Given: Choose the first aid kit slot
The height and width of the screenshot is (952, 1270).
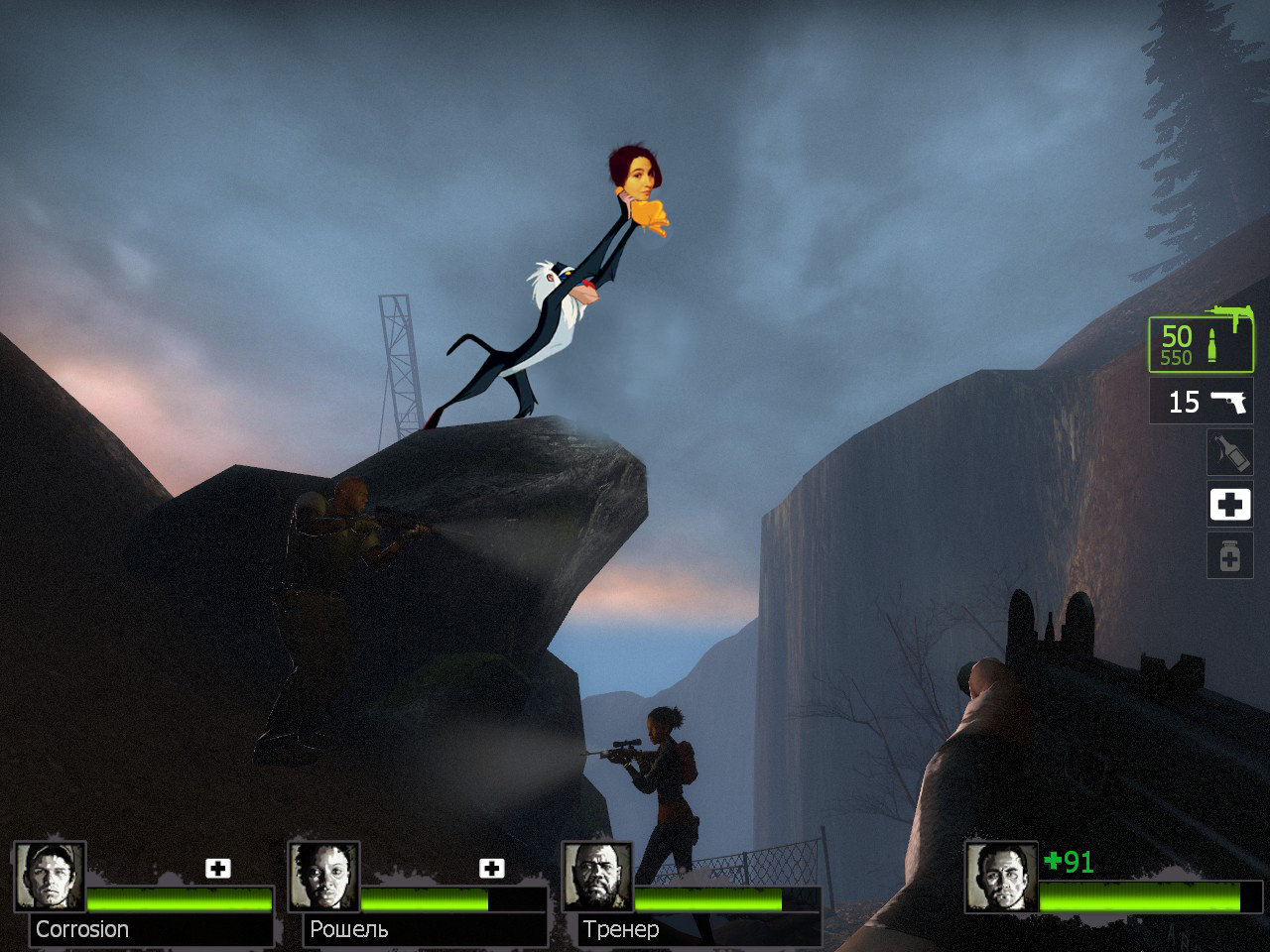Looking at the screenshot, I should tap(1229, 504).
